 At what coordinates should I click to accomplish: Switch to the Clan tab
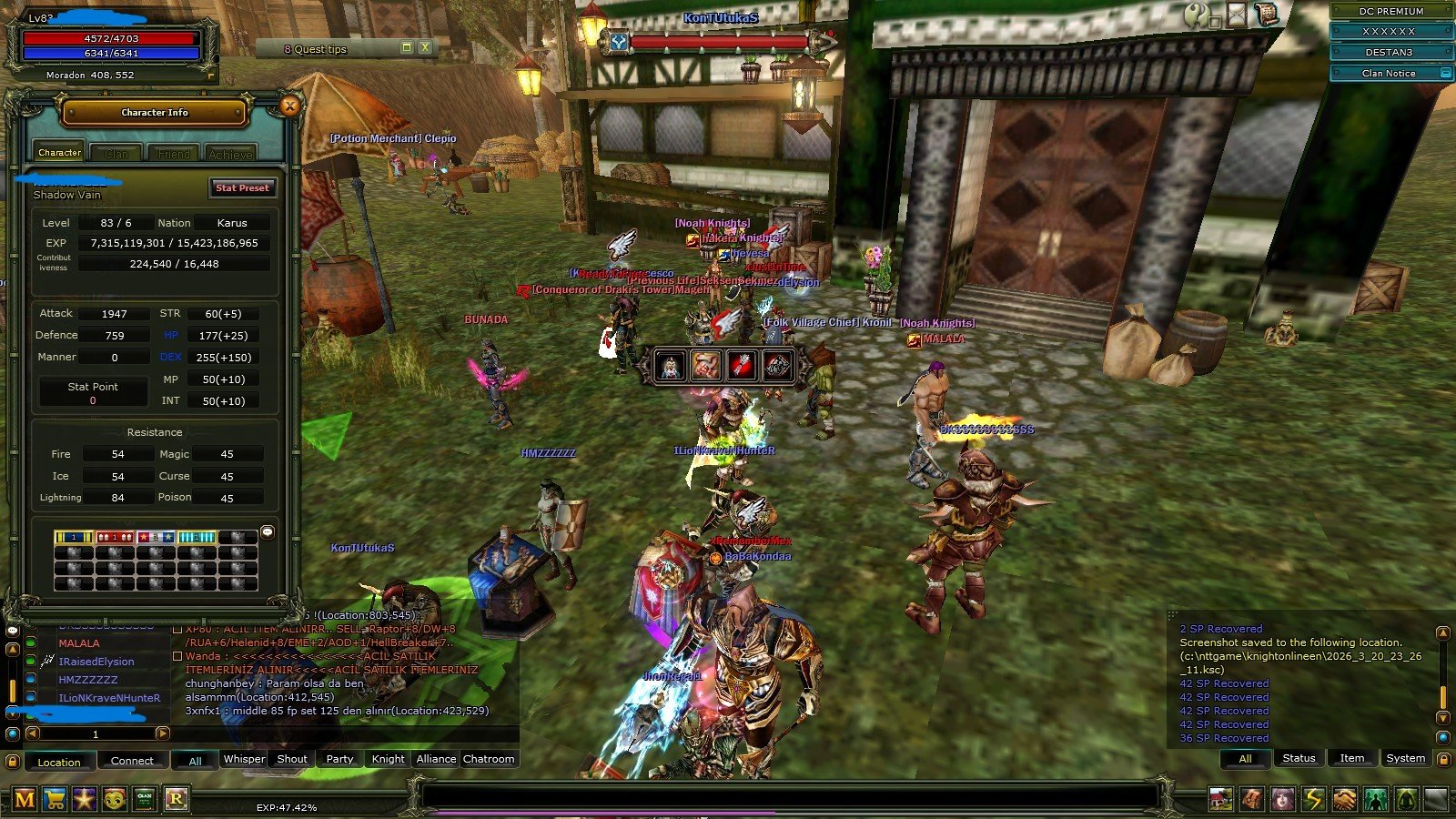[116, 154]
